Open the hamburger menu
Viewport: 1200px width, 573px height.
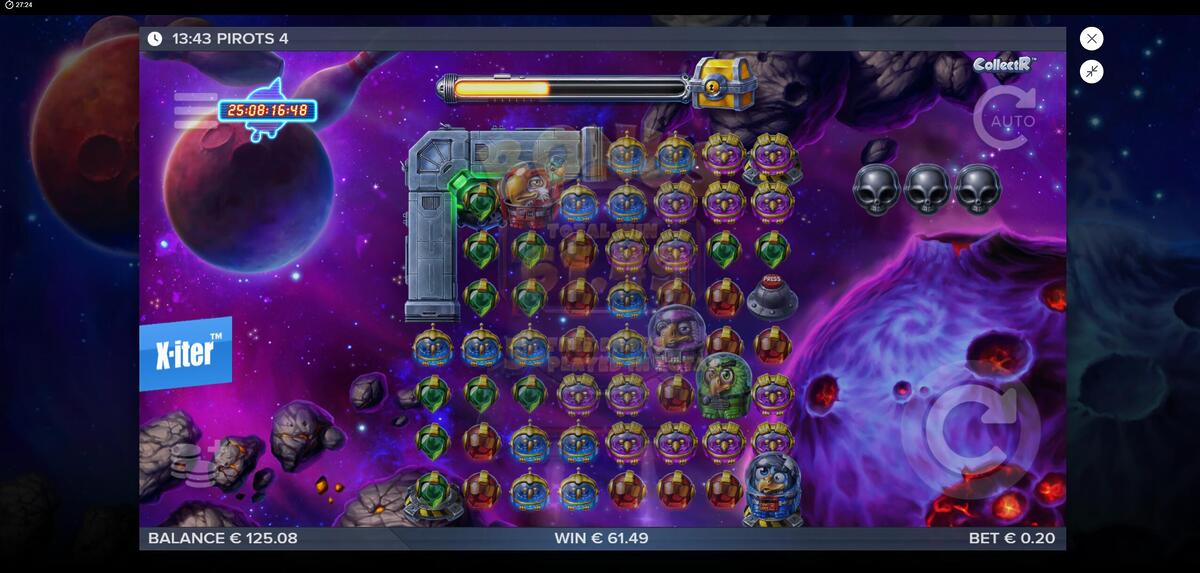(x=195, y=110)
